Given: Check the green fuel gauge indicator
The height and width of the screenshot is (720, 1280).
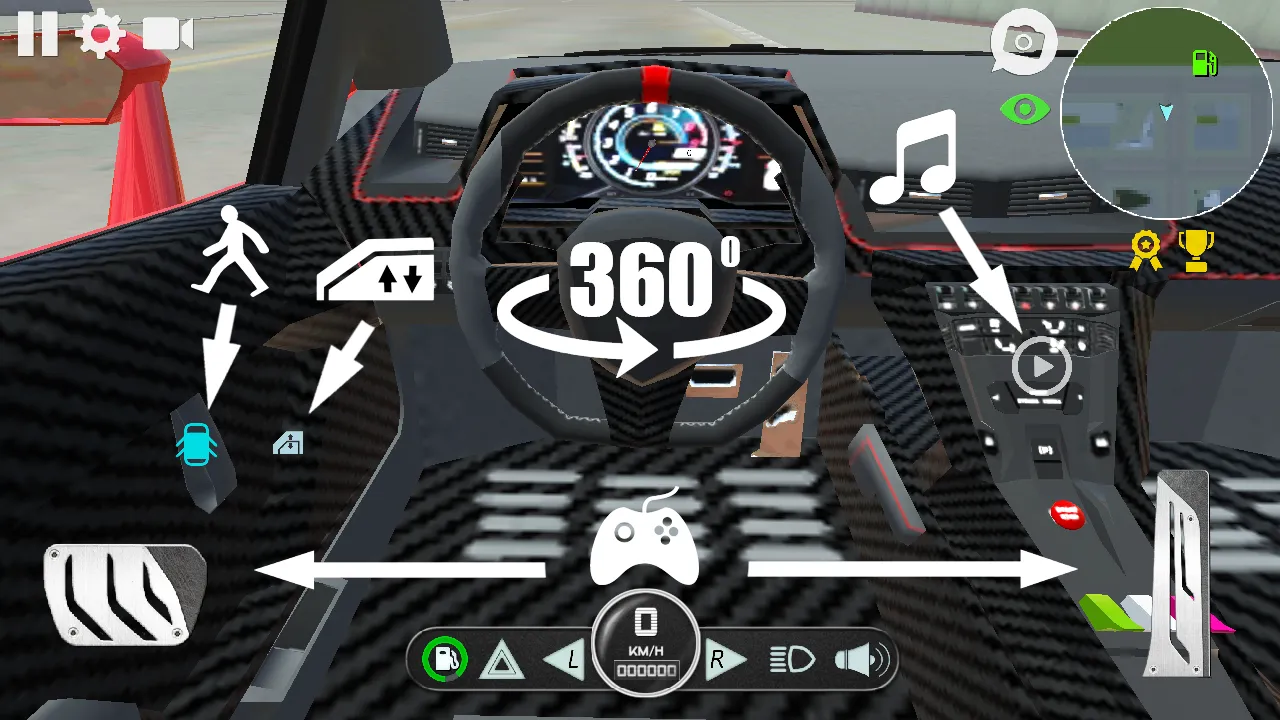Looking at the screenshot, I should pyautogui.click(x=446, y=657).
